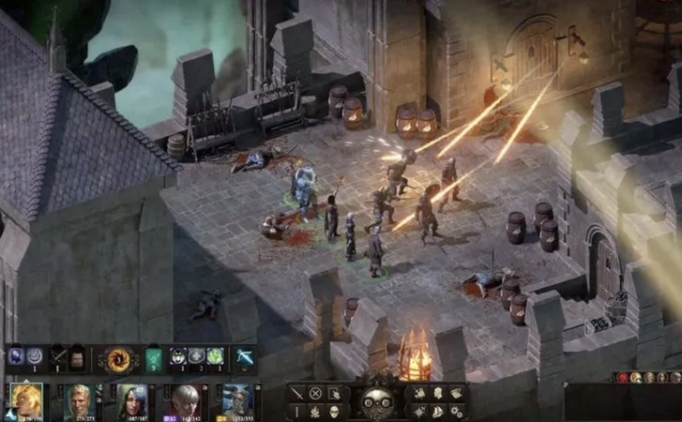Select the crossbow weapon icon
682x422 pixels.
(244, 356)
